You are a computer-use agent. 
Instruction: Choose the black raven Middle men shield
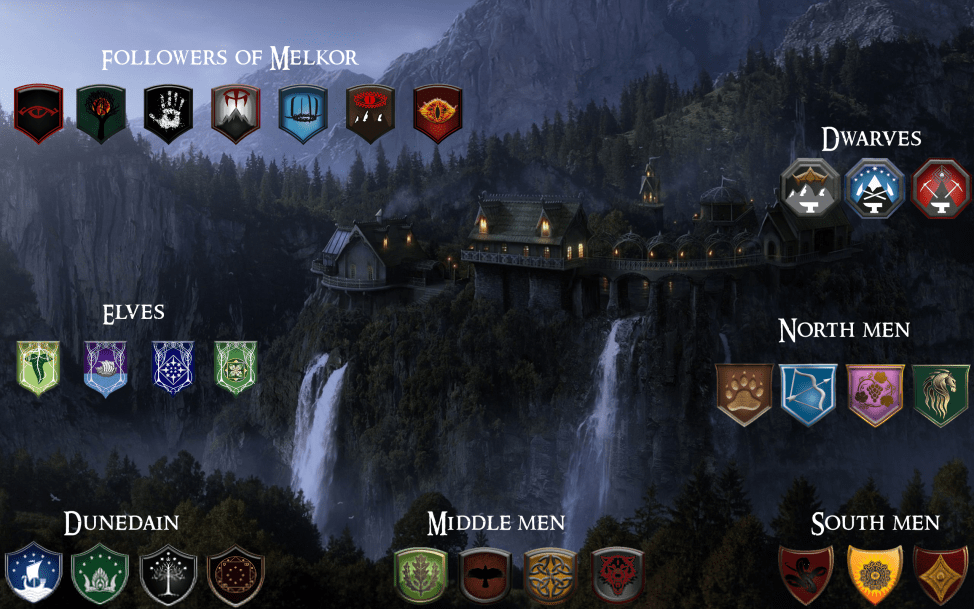pos(486,576)
